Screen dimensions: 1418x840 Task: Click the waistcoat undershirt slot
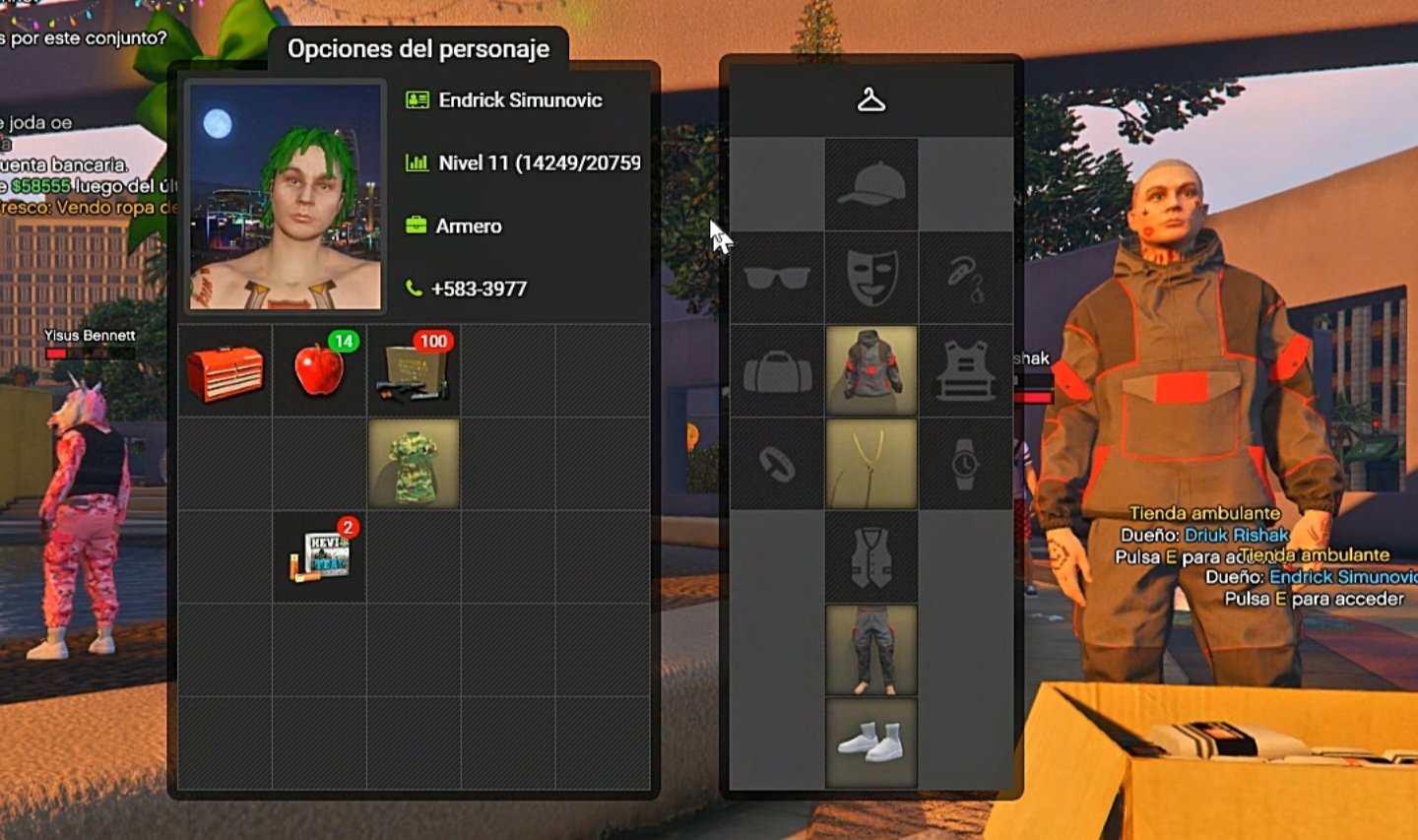tap(871, 557)
